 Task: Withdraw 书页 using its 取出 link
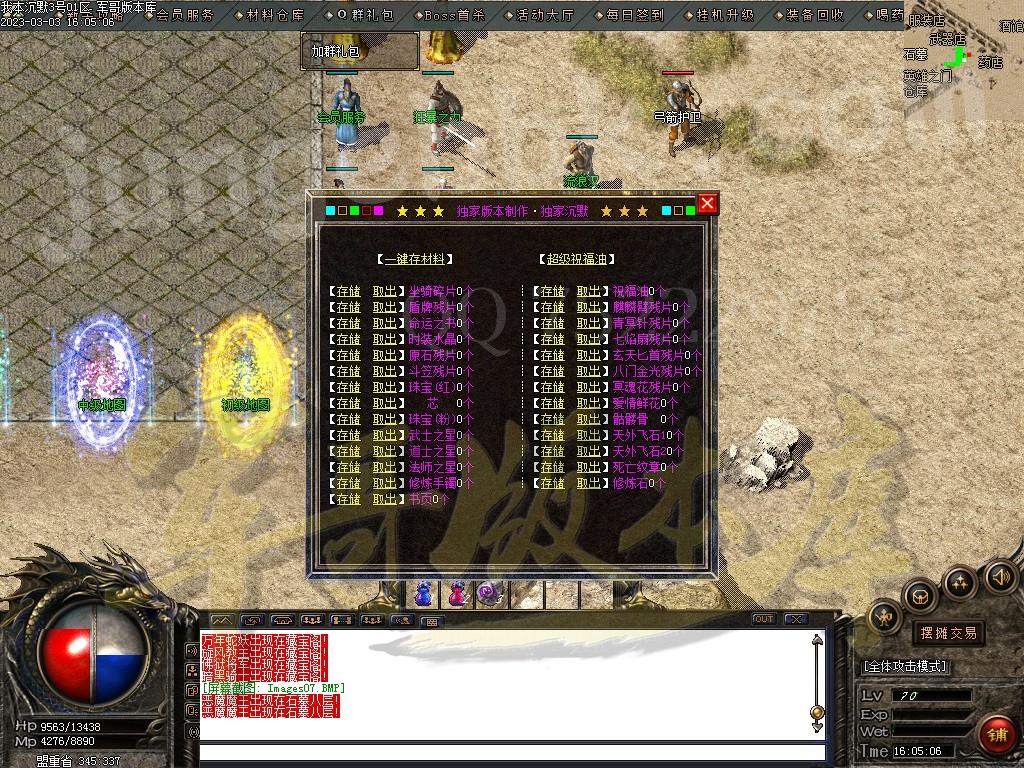point(385,499)
